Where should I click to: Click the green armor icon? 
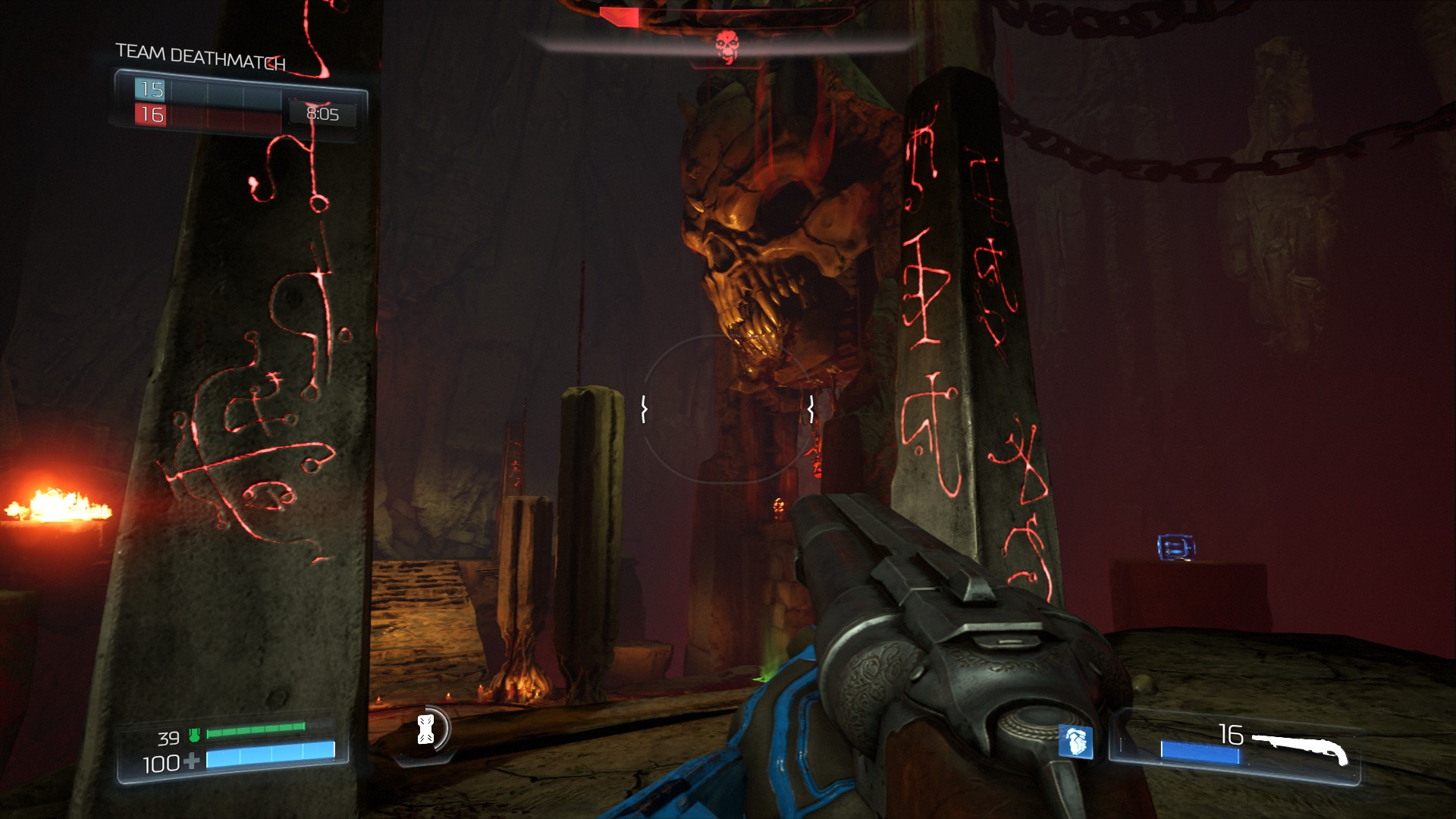194,735
